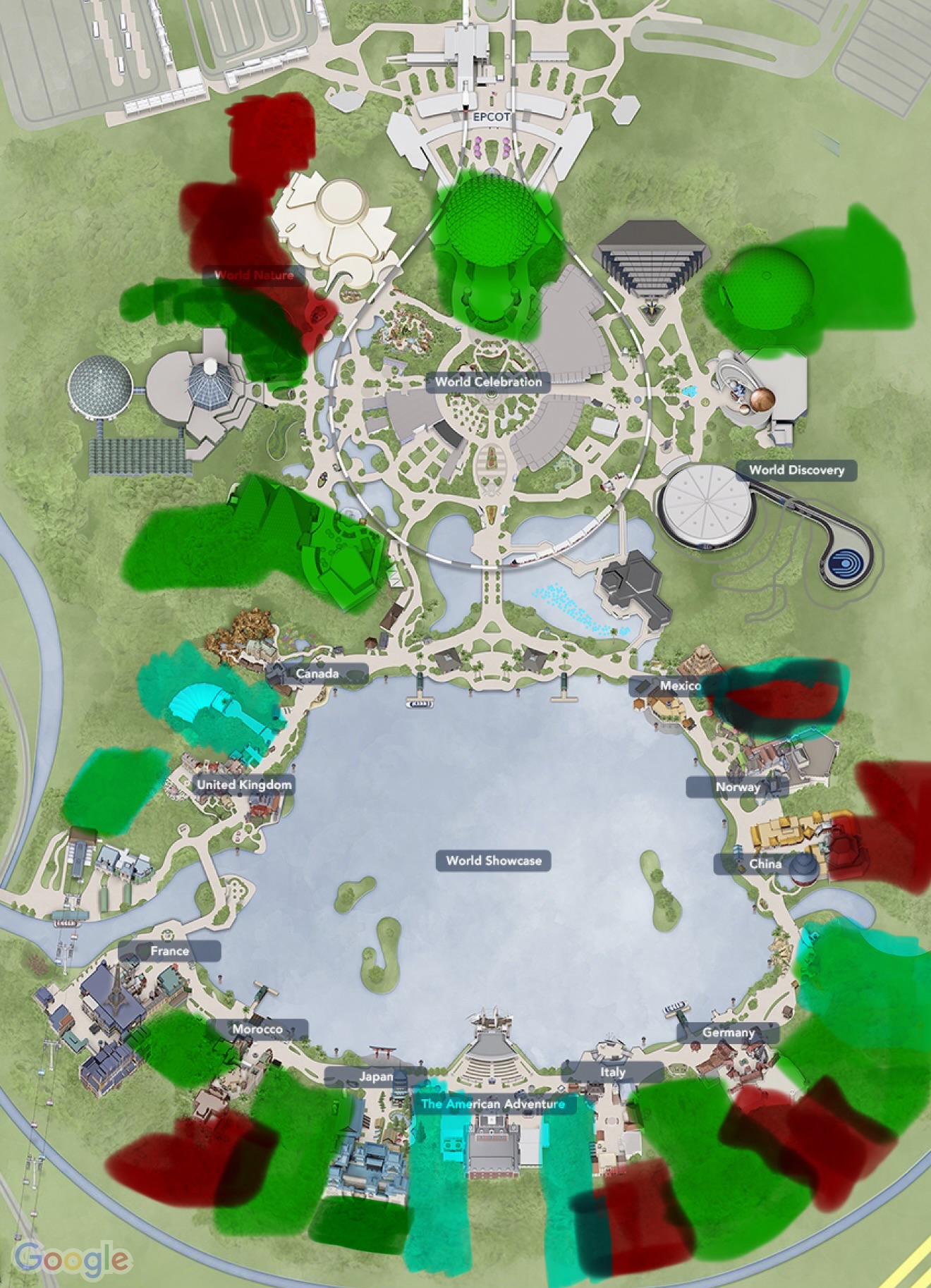Click the Google logo watermark
This screenshot has width=931, height=1288.
point(73,1258)
